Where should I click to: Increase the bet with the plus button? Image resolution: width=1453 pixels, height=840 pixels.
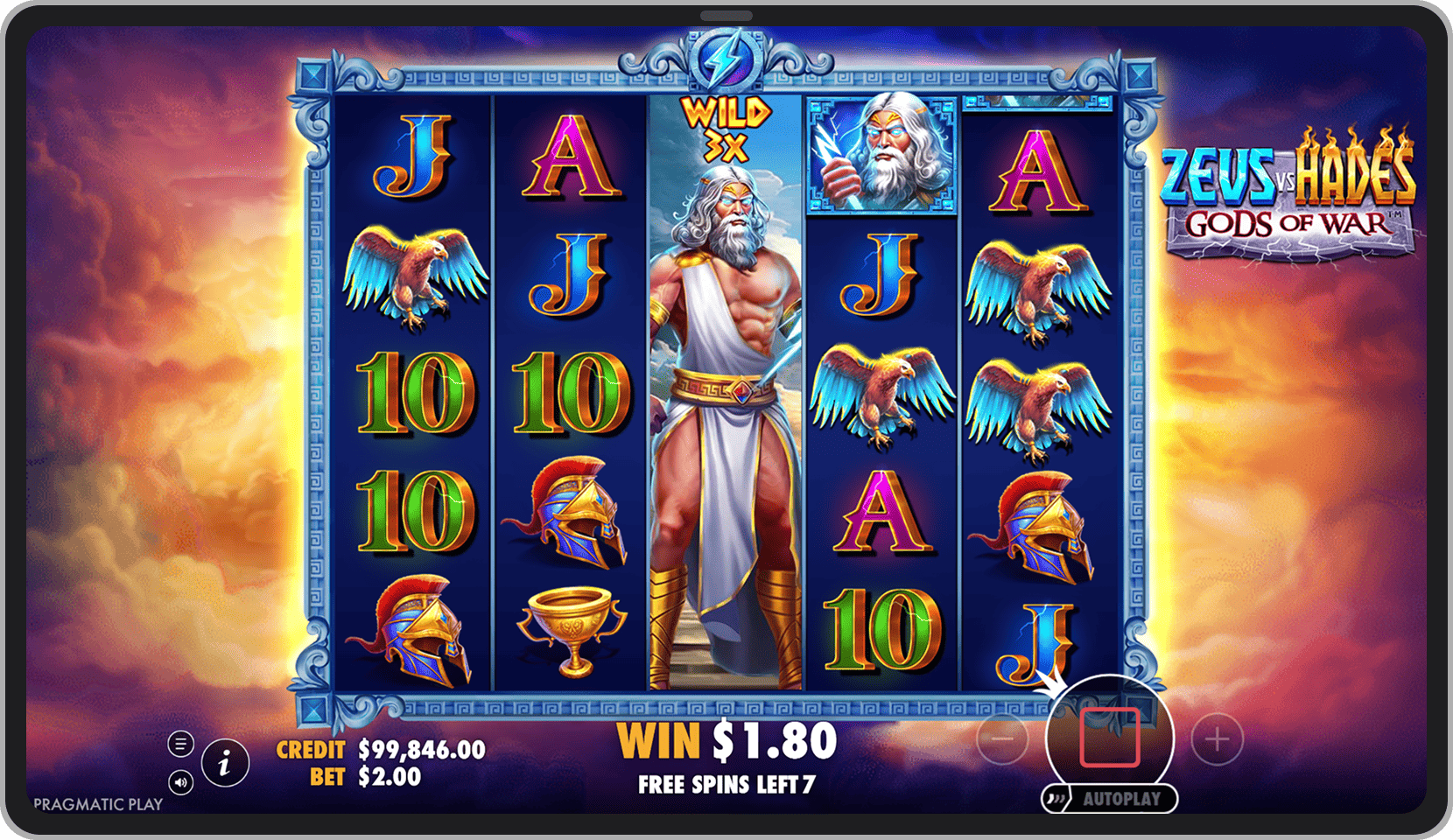(1216, 739)
